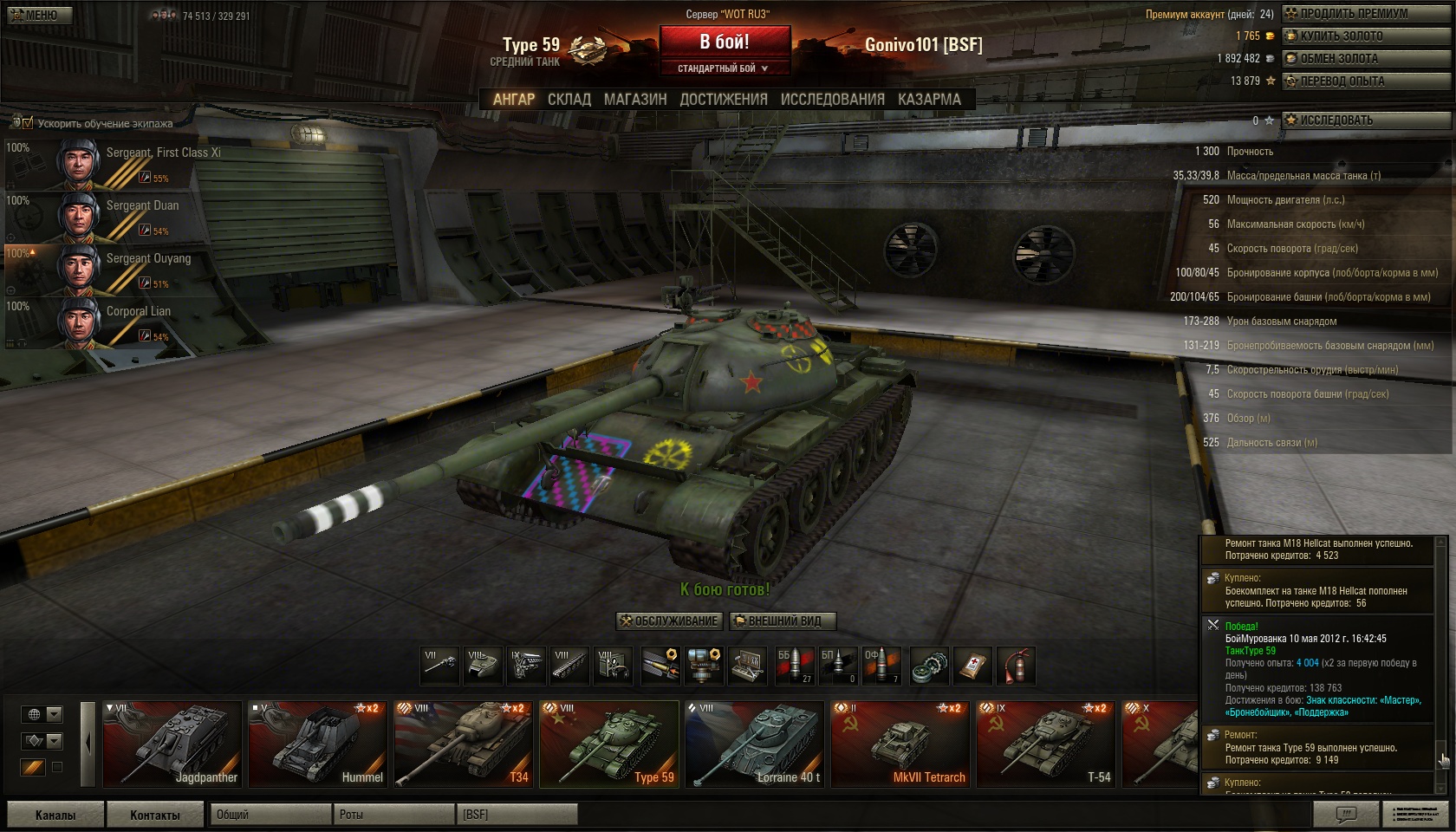Screen dimensions: 1456x832
Task: Switch to the СКЛАД tab
Action: [569, 100]
